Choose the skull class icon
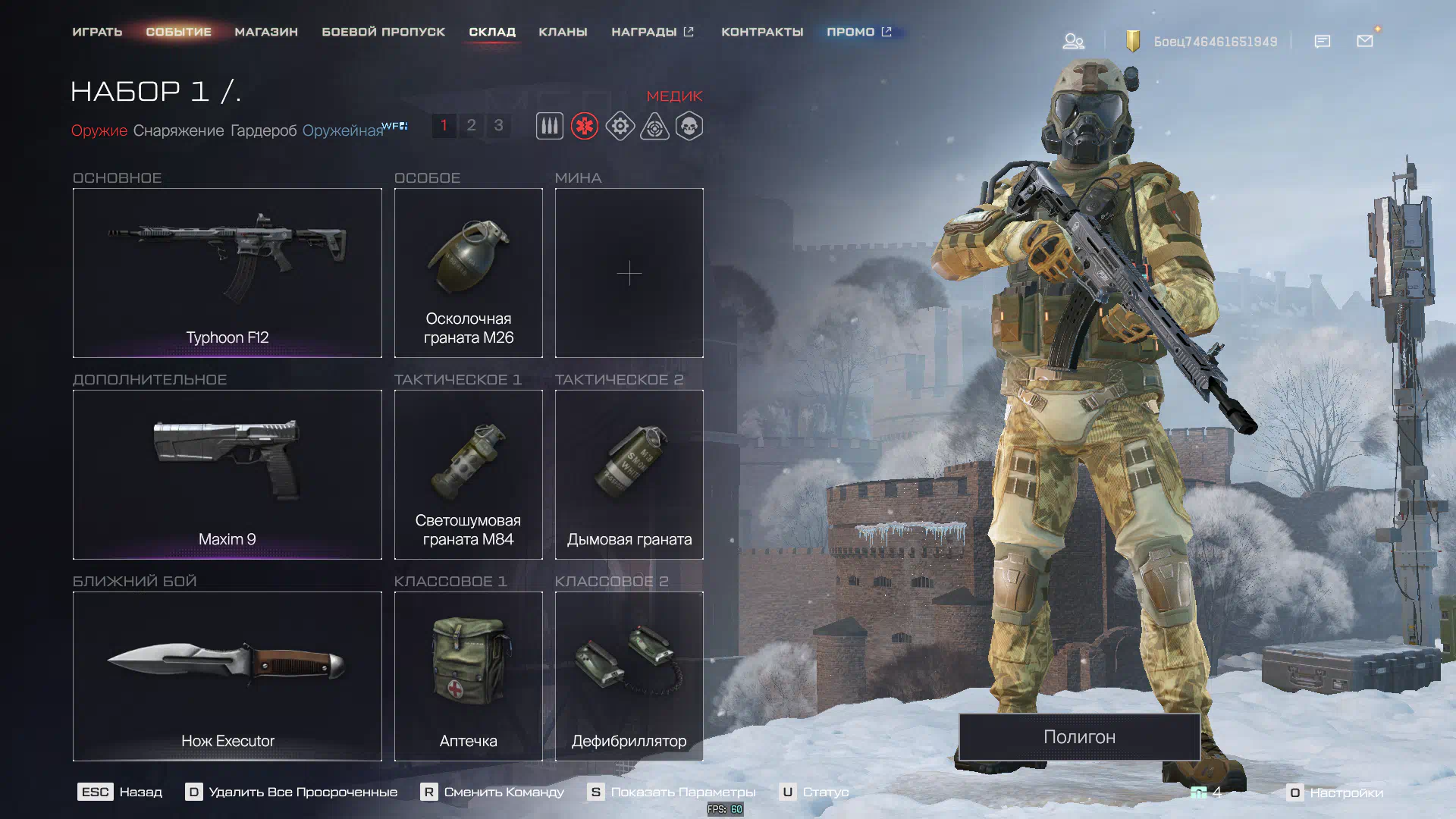This screenshot has width=1456, height=819. pyautogui.click(x=689, y=126)
